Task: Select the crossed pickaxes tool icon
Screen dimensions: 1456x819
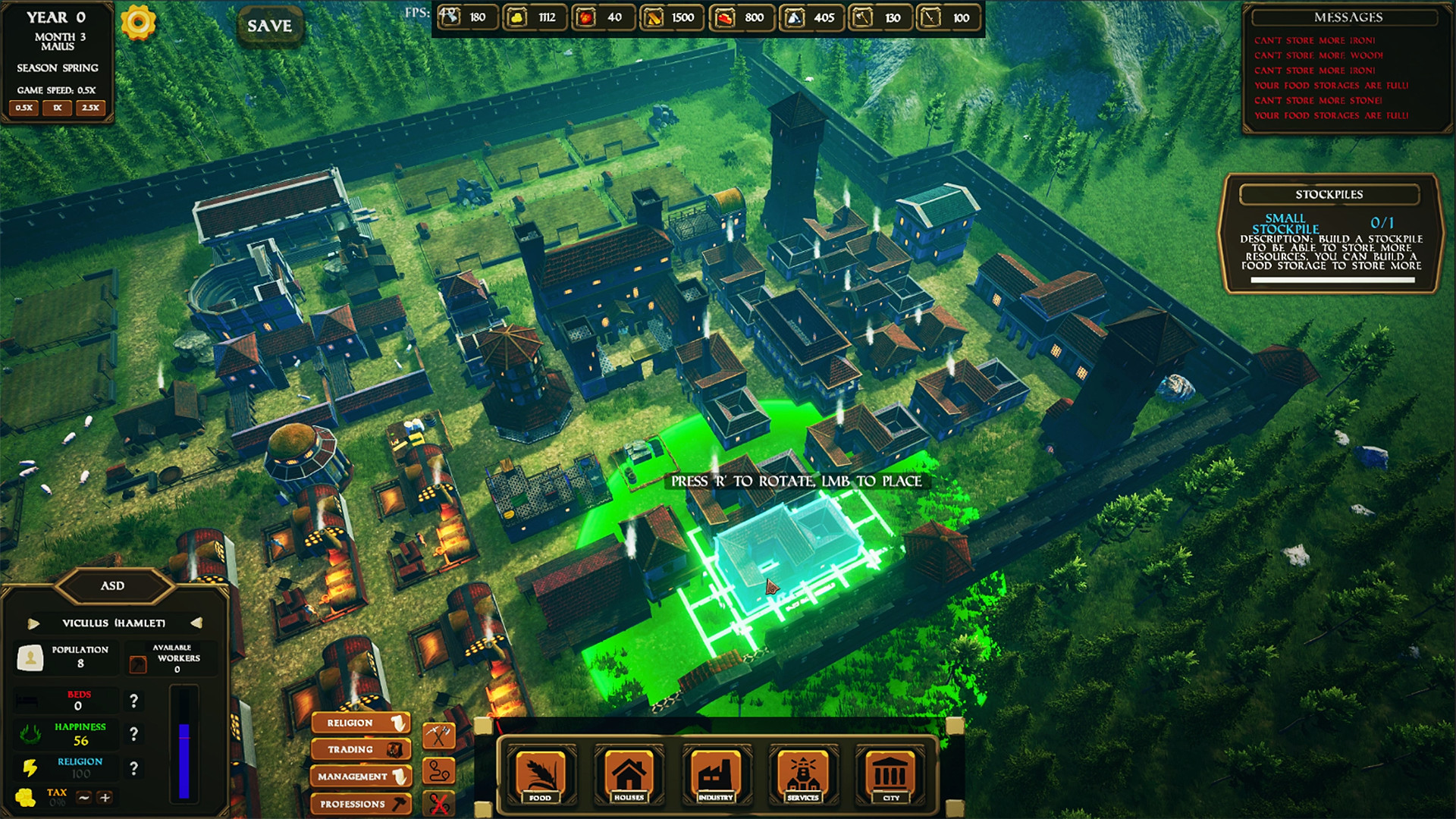Action: click(x=438, y=735)
